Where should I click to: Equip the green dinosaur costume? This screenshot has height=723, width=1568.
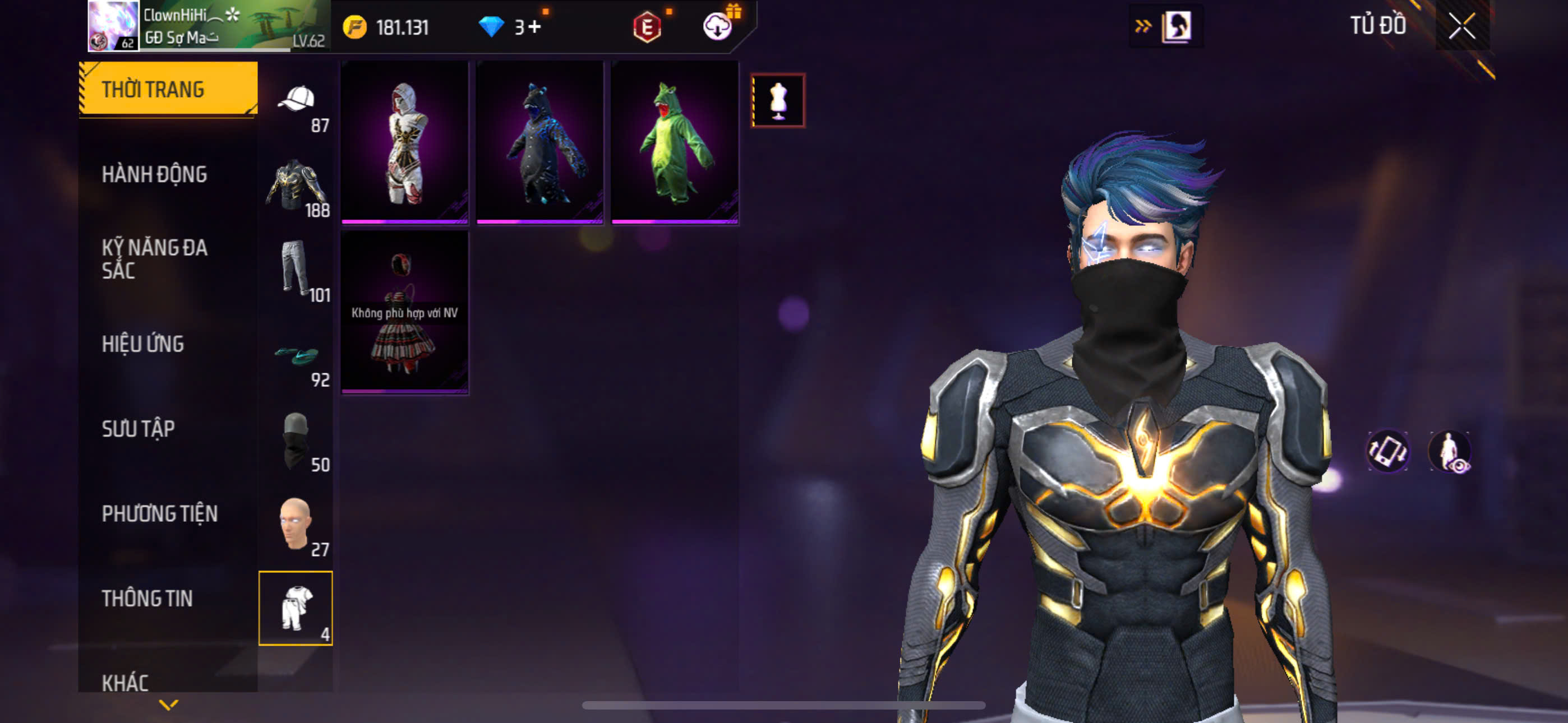[x=675, y=142]
